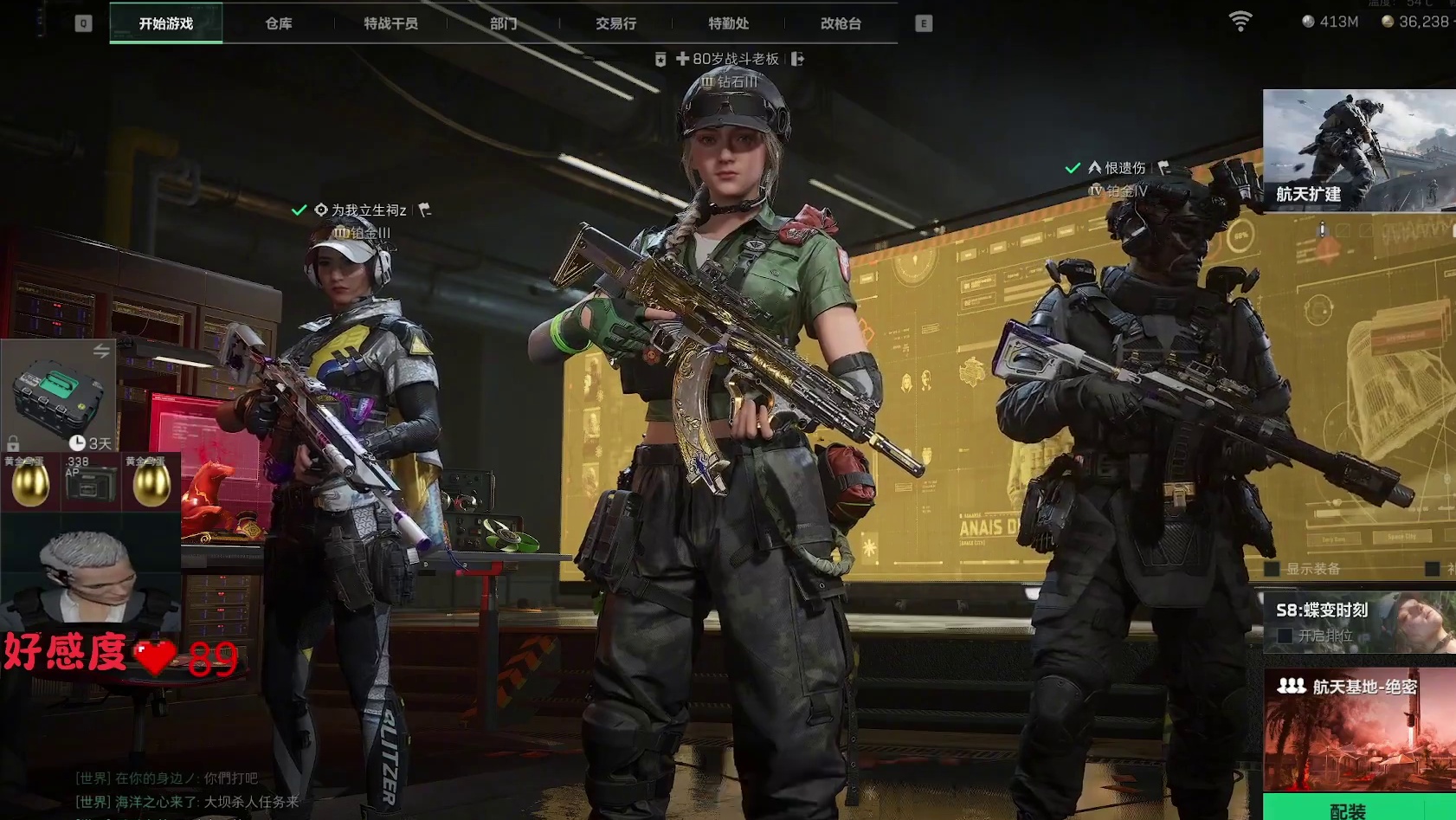Open the 仓库 warehouse tab
Screen dimensions: 1456x820
point(278,23)
